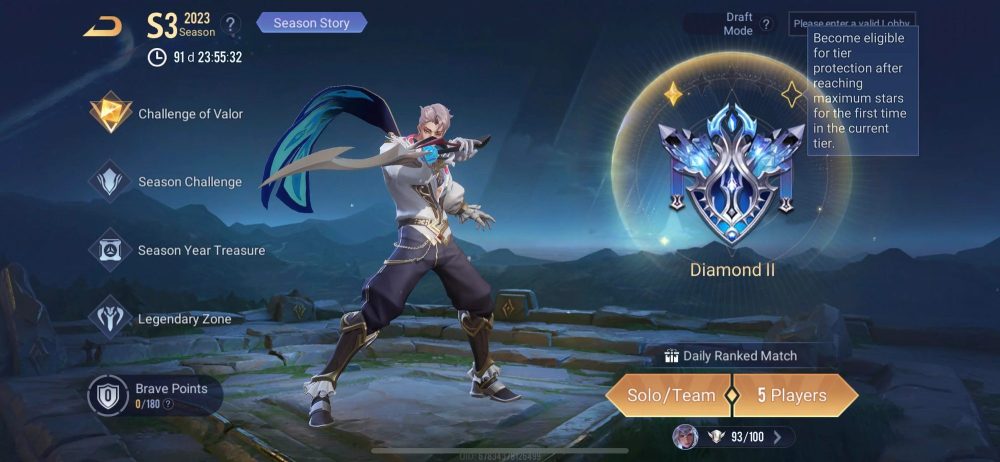Screen dimensions: 1000x462
Task: Show season info via question mark
Action: tap(230, 24)
